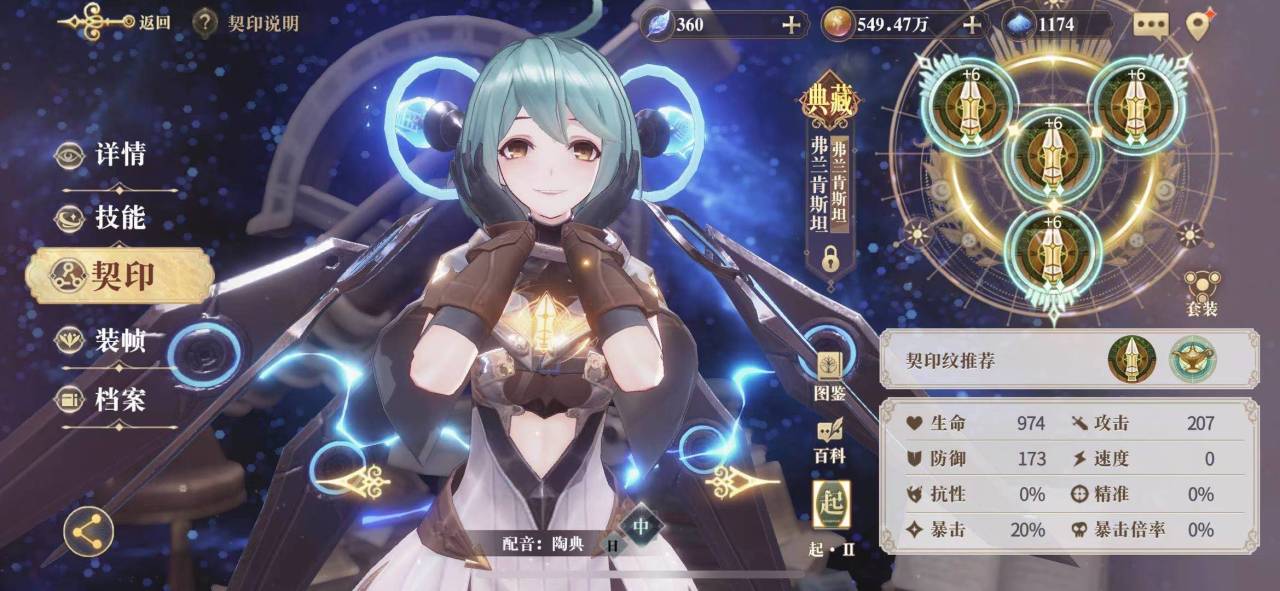Select the 契印 tab
This screenshot has width=1280, height=591.
[120, 275]
